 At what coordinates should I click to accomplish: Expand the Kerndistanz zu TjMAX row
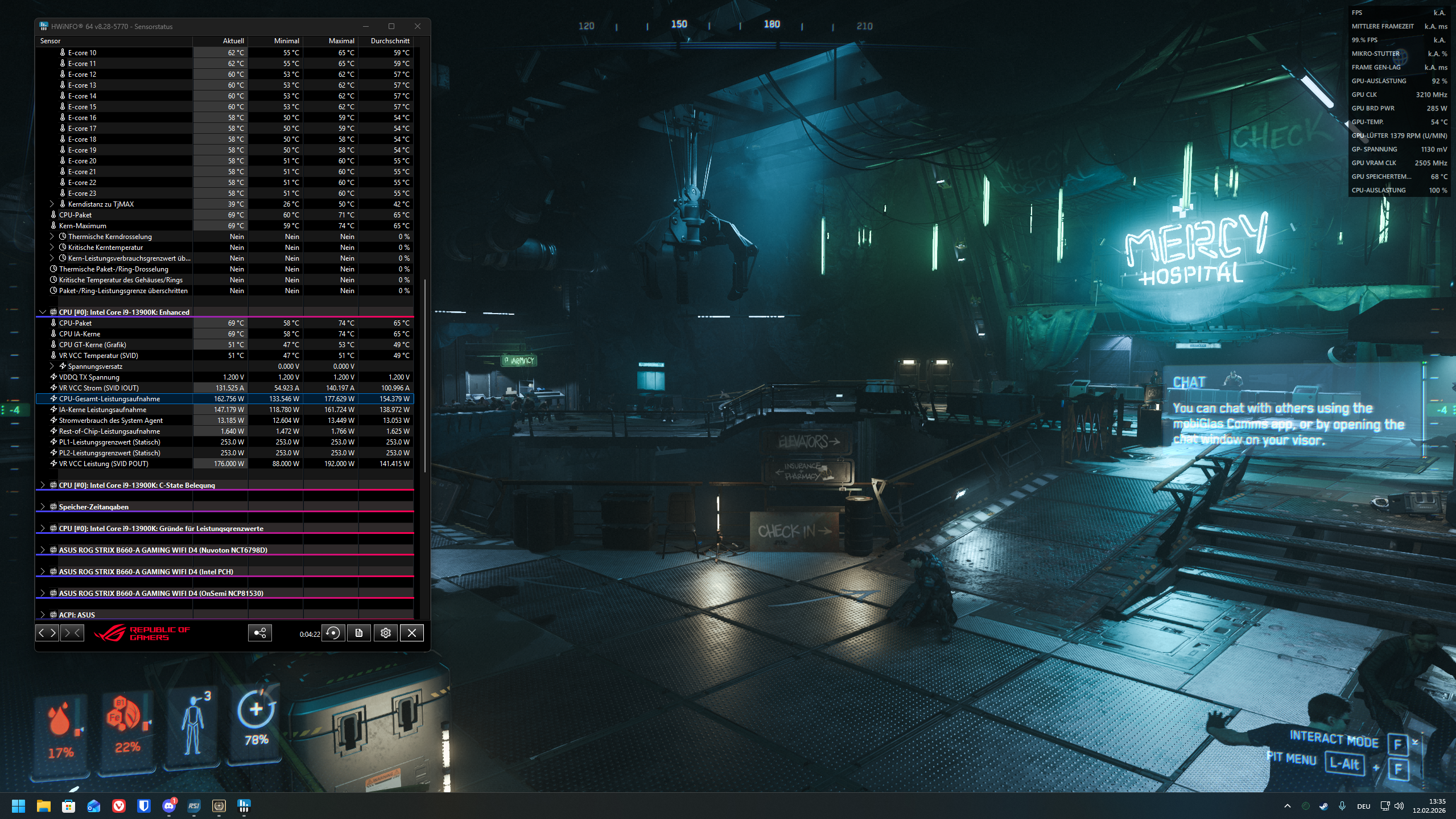51,204
